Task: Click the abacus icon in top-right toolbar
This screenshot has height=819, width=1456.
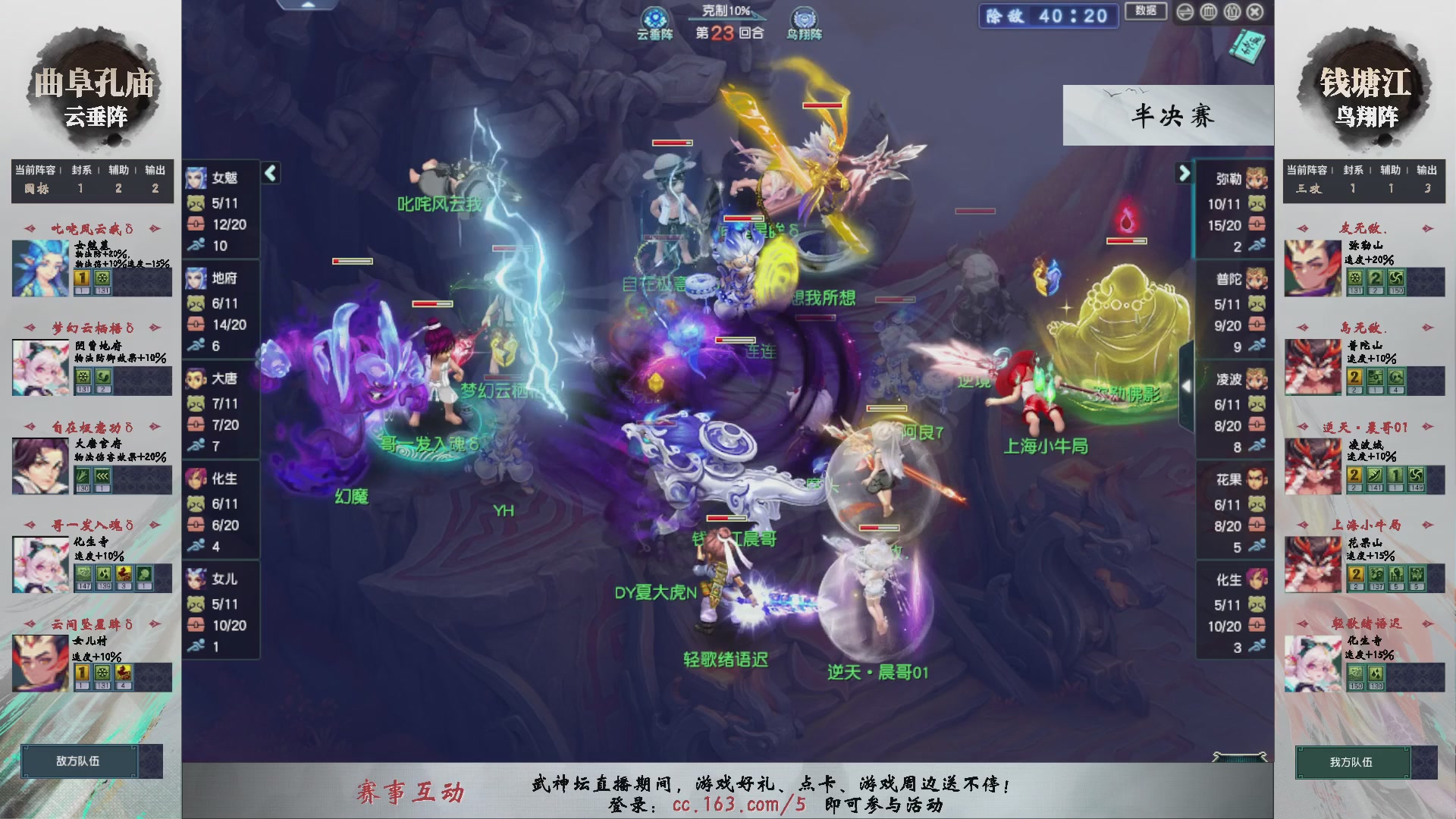Action: click(1208, 11)
